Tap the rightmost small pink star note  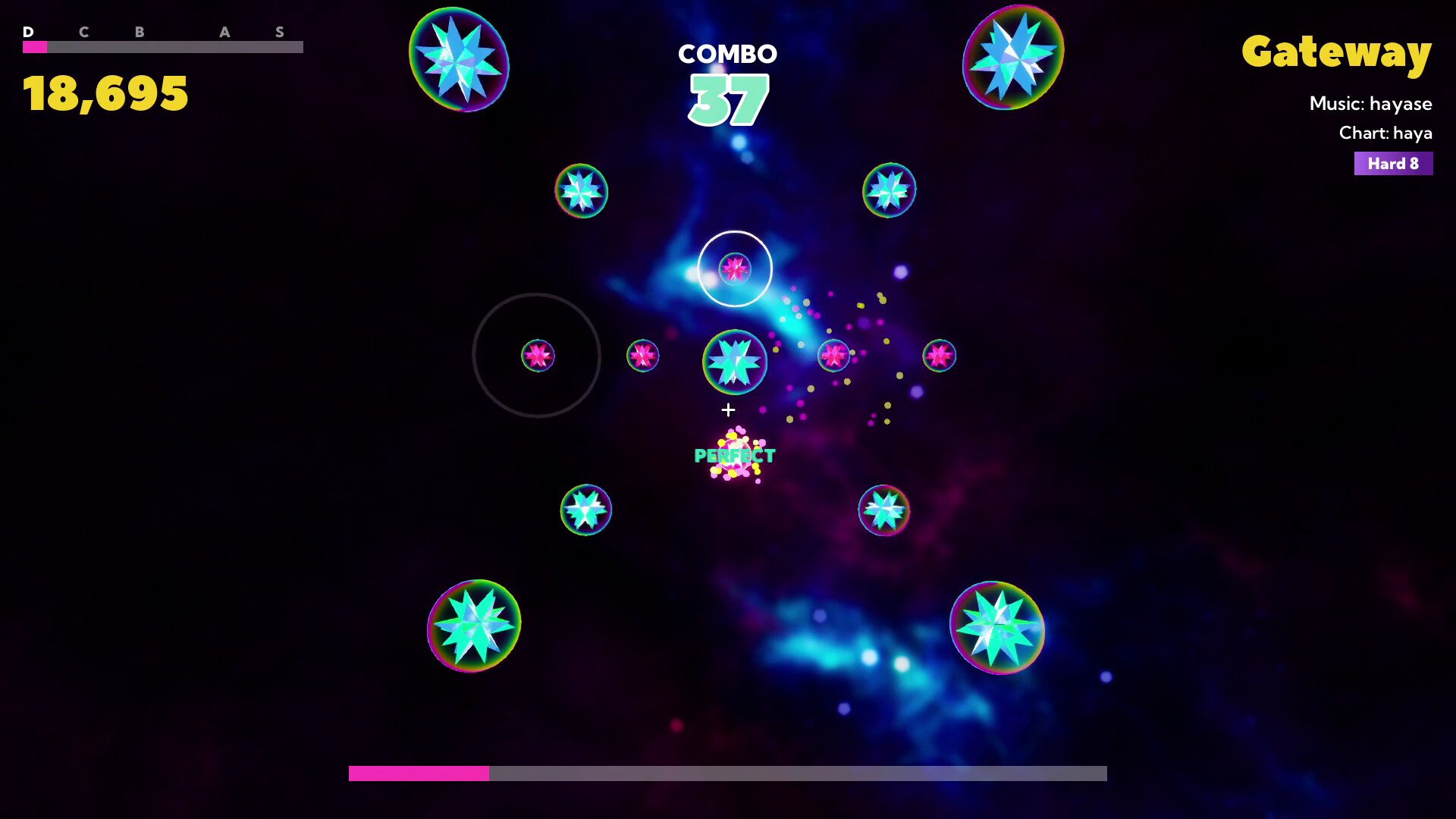tap(940, 356)
